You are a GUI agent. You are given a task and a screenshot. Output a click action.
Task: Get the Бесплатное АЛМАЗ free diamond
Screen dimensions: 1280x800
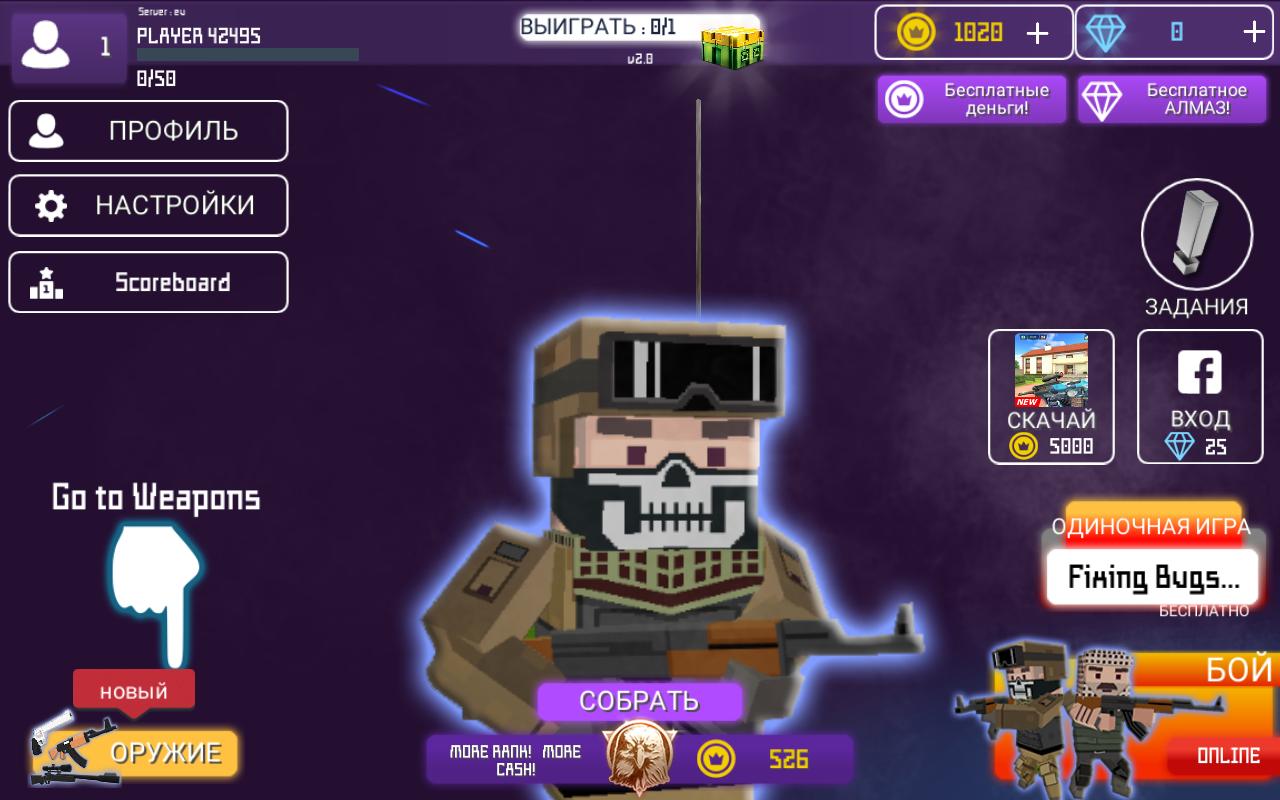tap(1171, 100)
